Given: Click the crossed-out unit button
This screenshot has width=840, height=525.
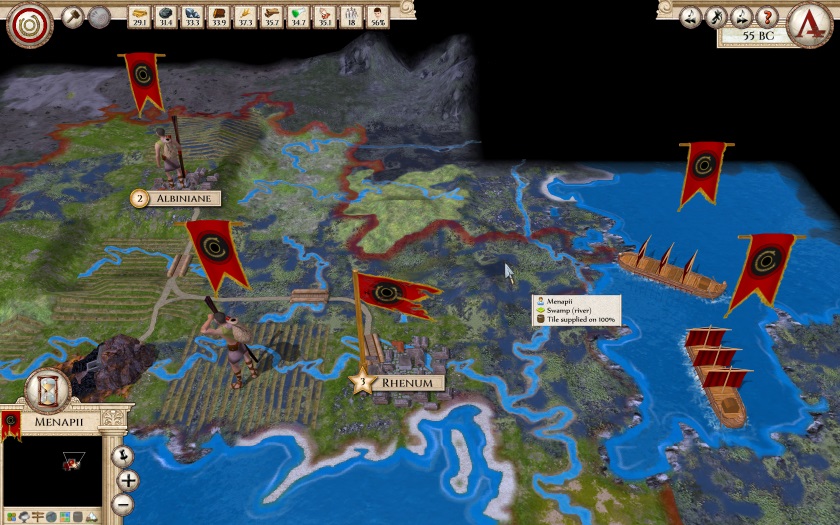Looking at the screenshot, I should (717, 17).
